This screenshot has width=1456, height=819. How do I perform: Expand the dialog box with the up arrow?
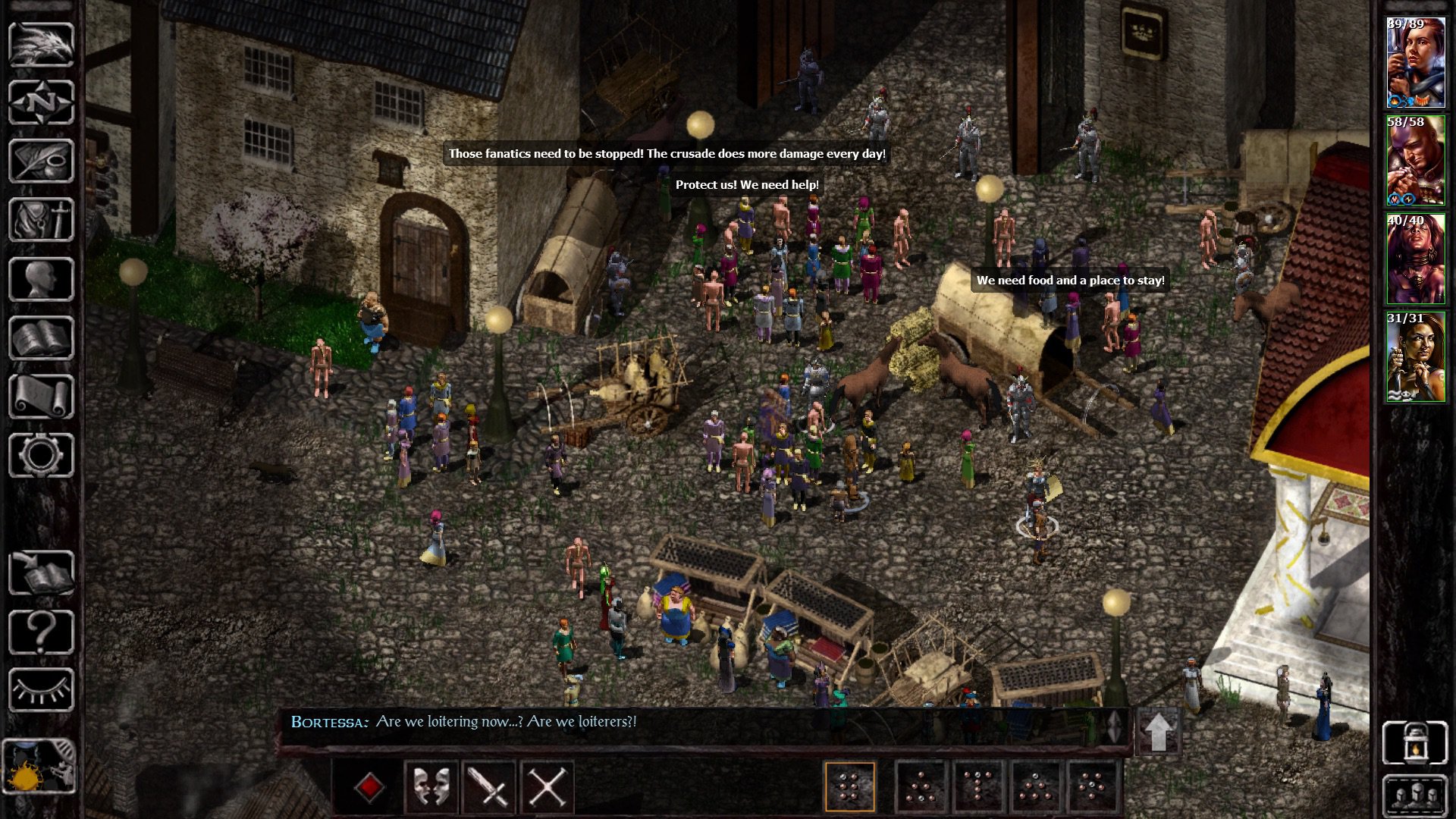1158,730
